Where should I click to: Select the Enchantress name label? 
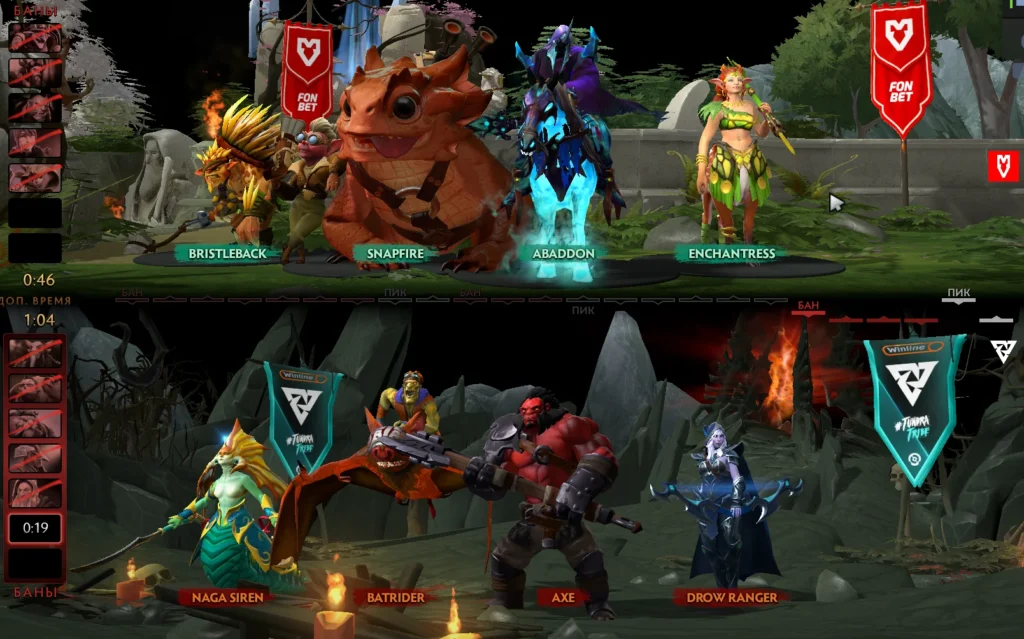tap(731, 254)
